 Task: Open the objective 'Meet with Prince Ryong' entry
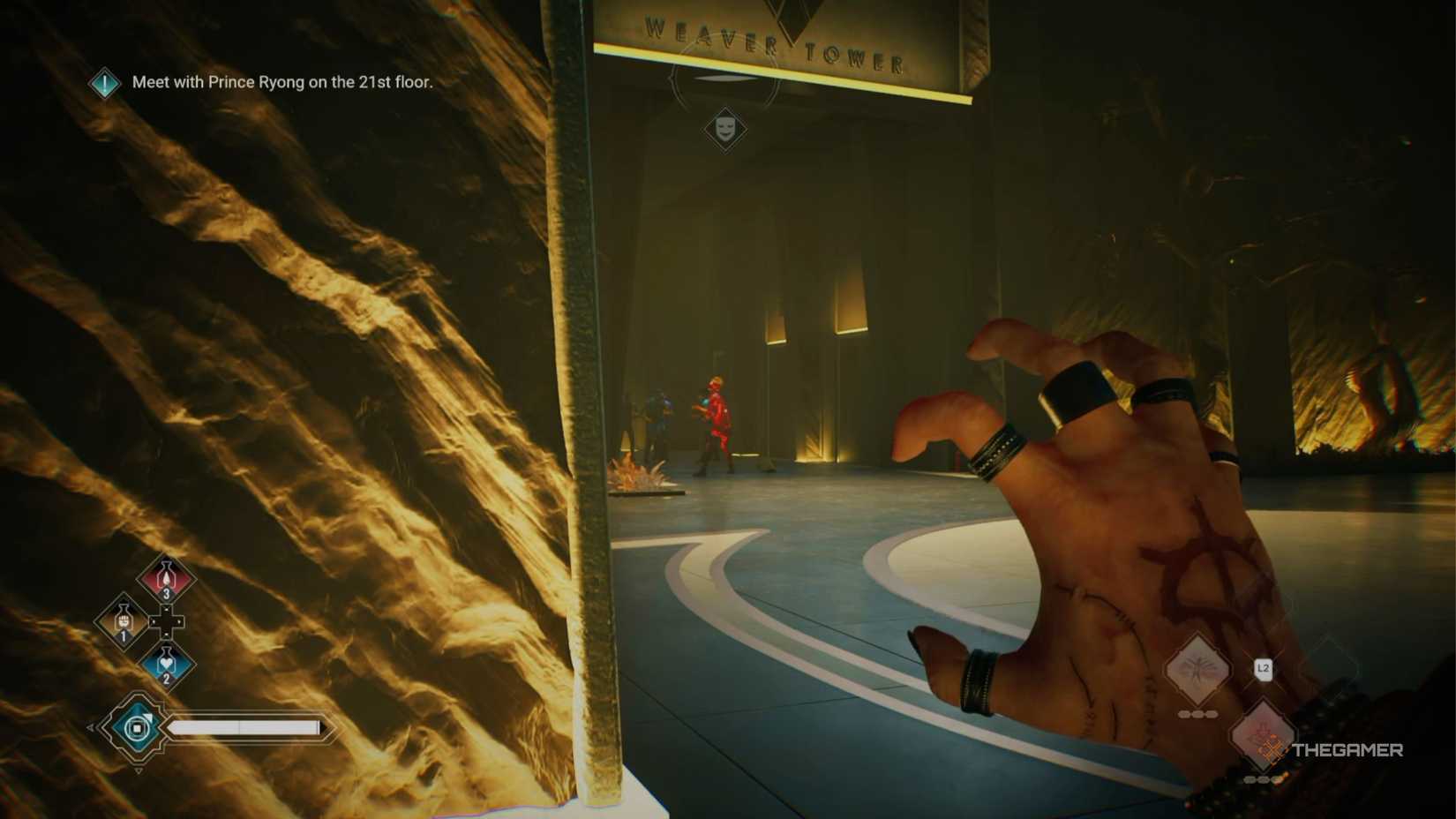click(282, 85)
